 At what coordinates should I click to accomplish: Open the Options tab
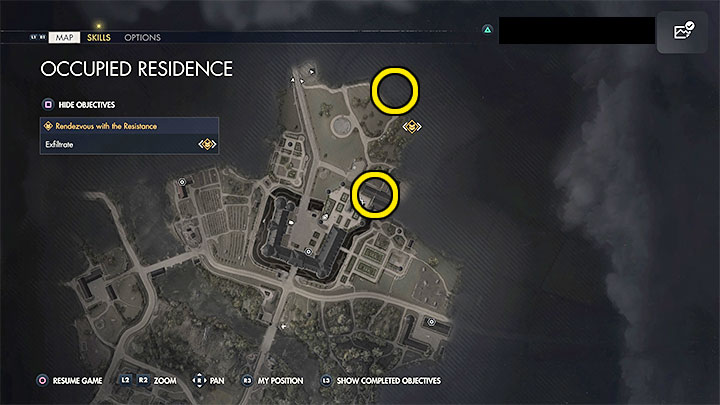coord(142,37)
